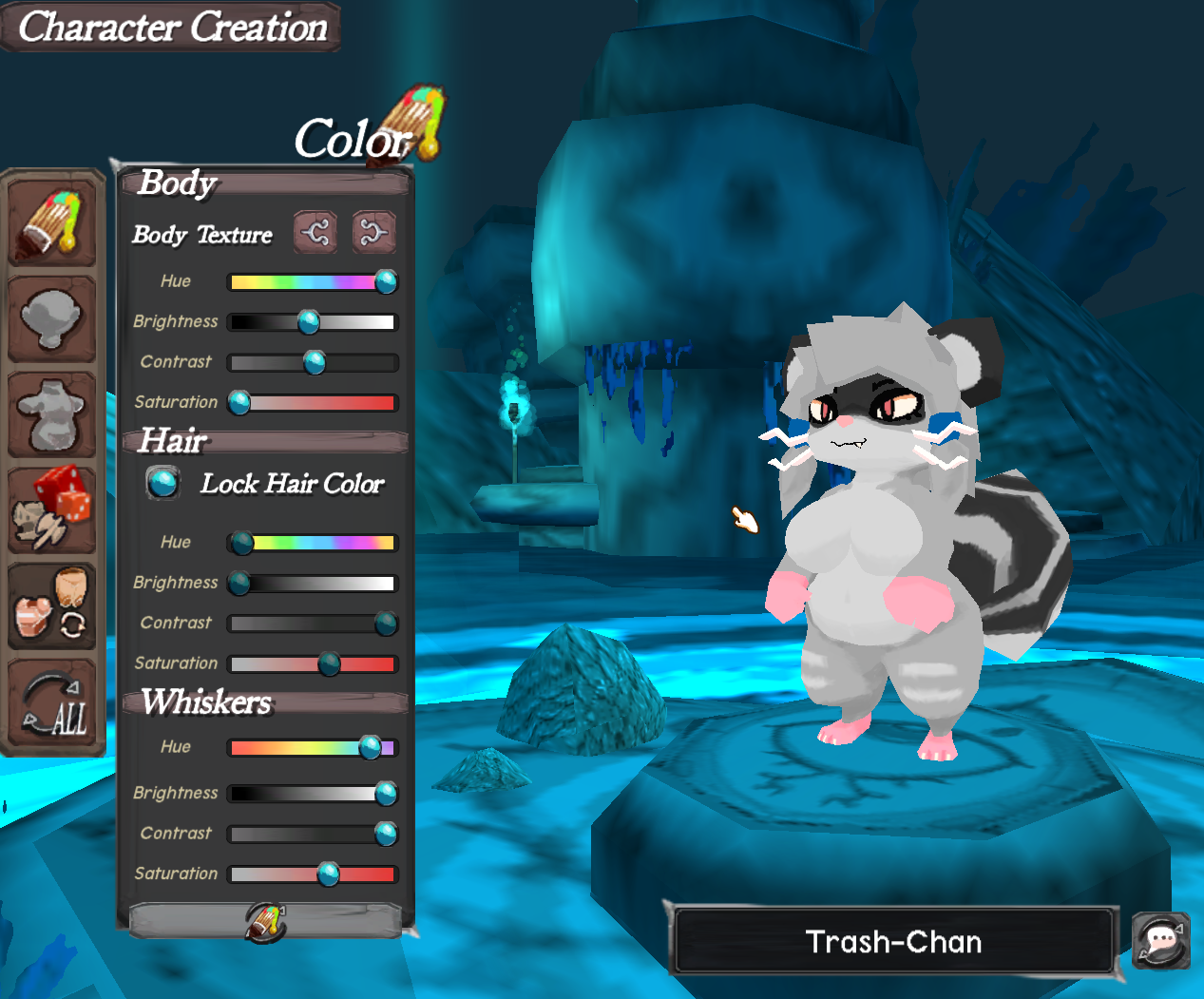Viewport: 1204px width, 999px height.
Task: Toggle Lock Hair Color
Action: point(163,483)
